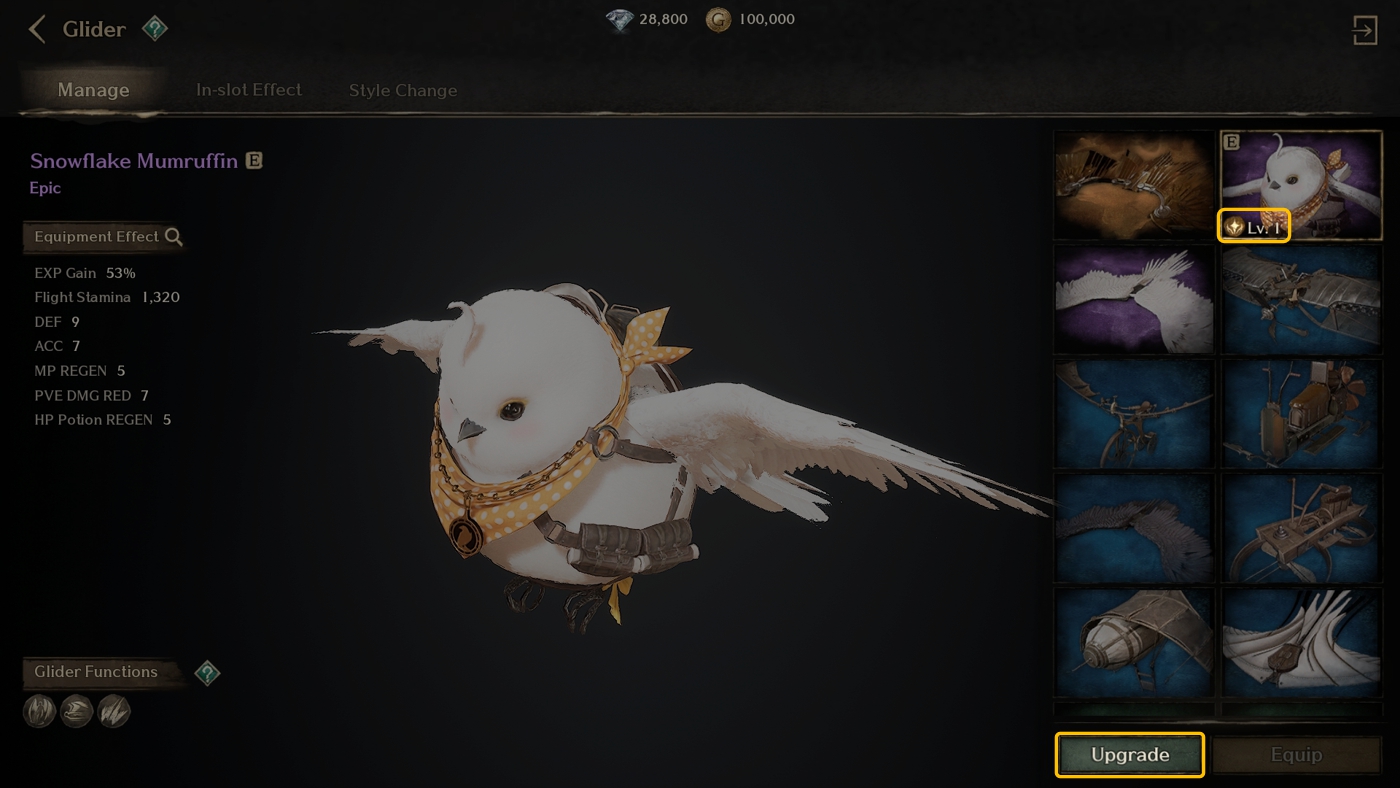Viewport: 1400px width, 788px height.
Task: Upgrade the Snowflake Mumruffin glider
Action: [1129, 755]
